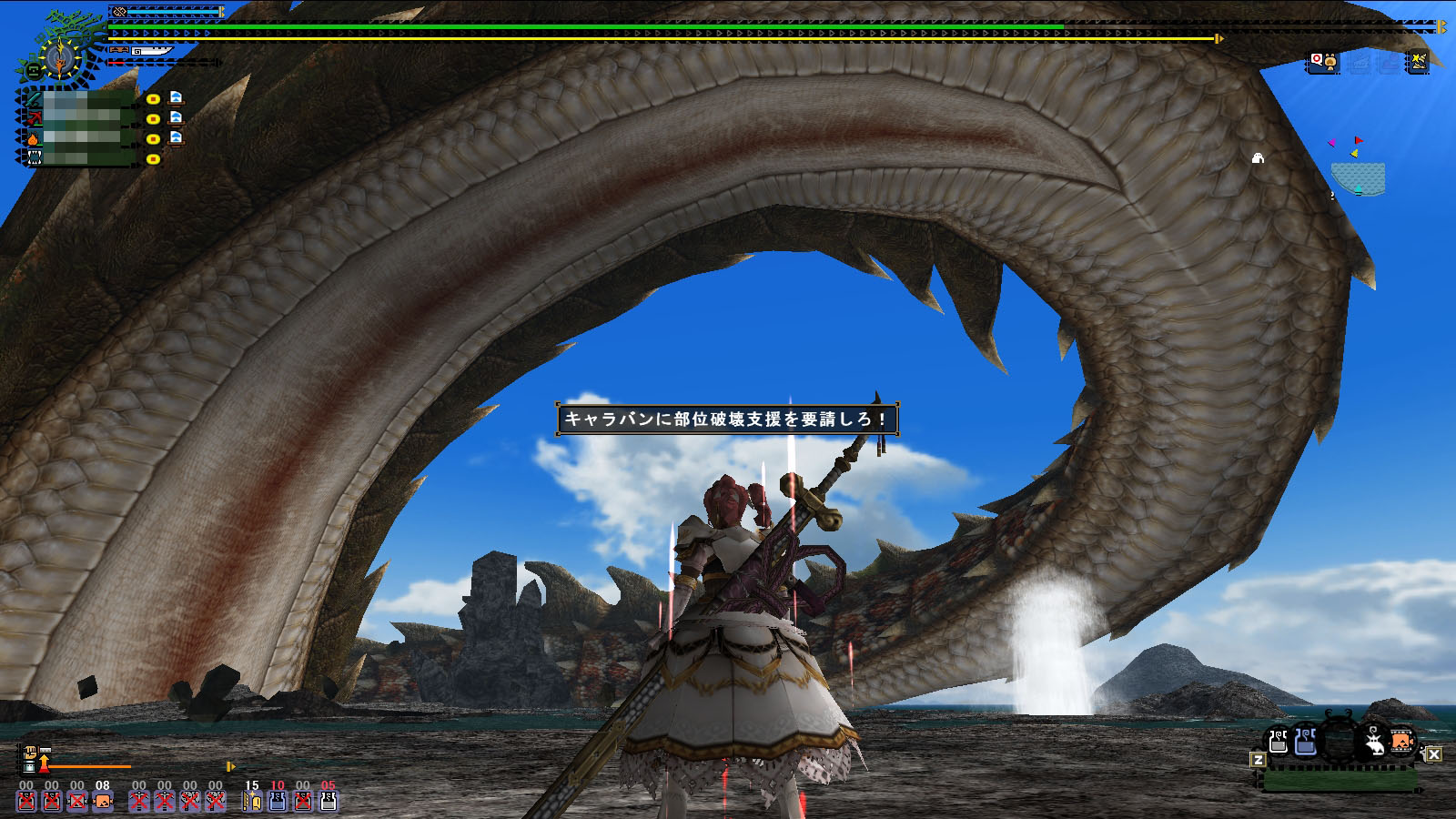Select the orange meat item with count 08
The height and width of the screenshot is (819, 1456).
(x=103, y=801)
